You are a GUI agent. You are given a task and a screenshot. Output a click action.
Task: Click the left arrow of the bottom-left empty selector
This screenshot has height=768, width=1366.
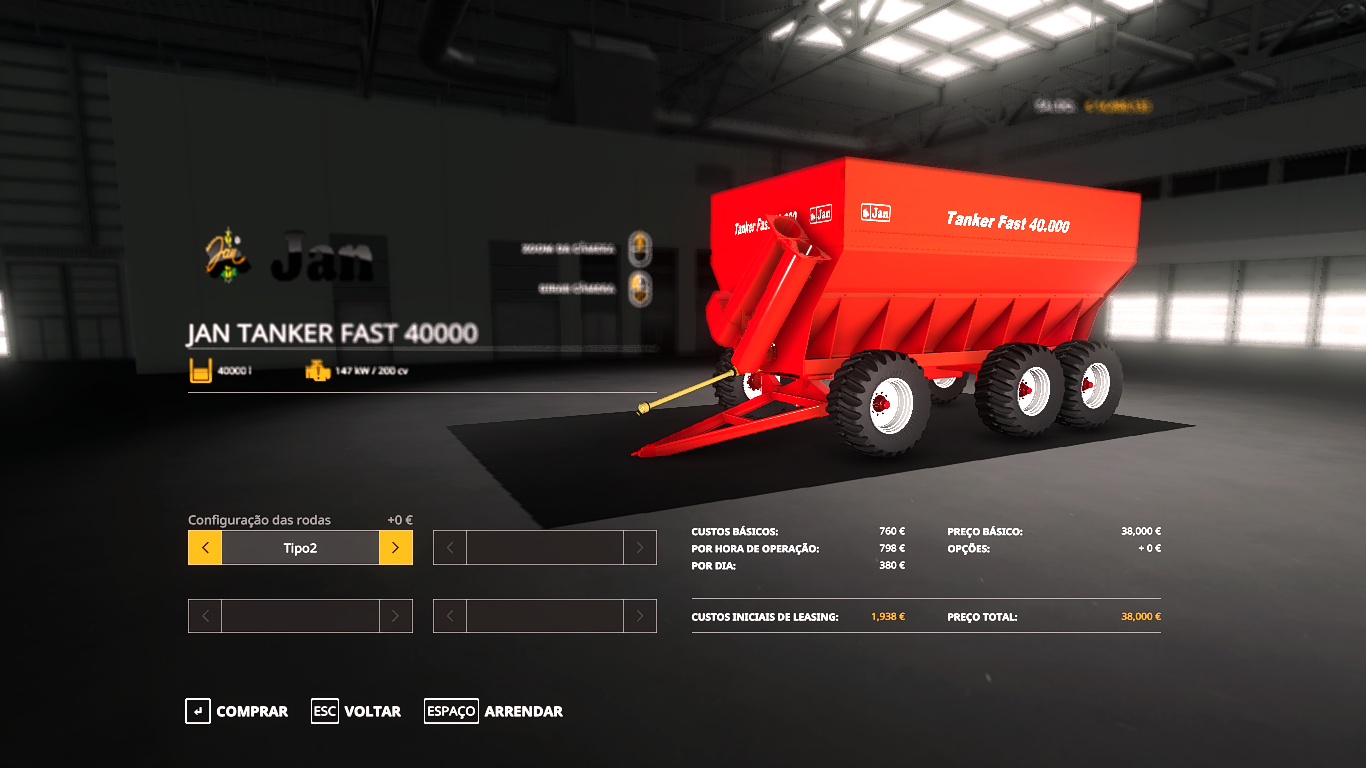coord(204,615)
